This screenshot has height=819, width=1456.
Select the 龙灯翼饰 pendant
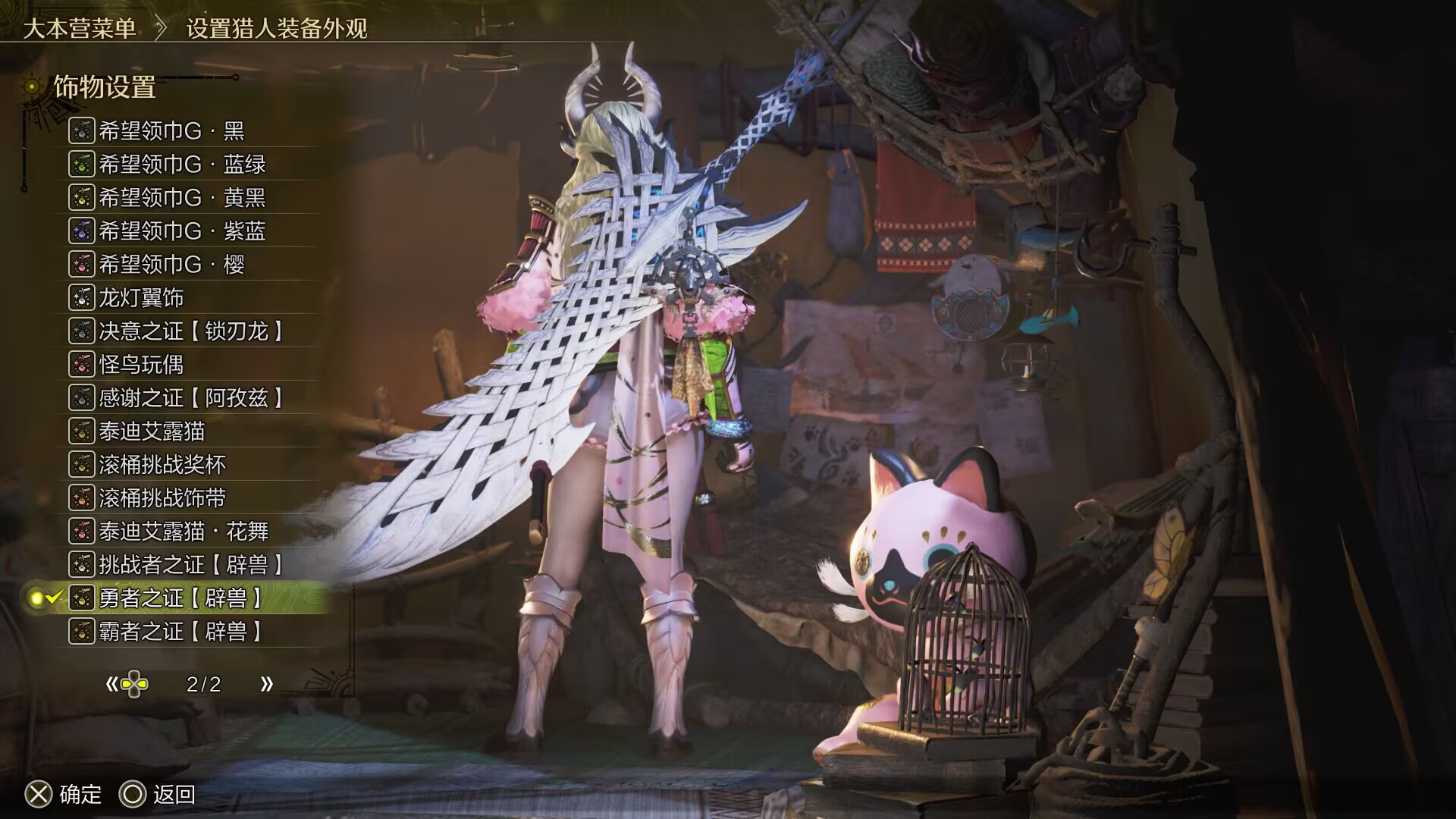[x=141, y=298]
